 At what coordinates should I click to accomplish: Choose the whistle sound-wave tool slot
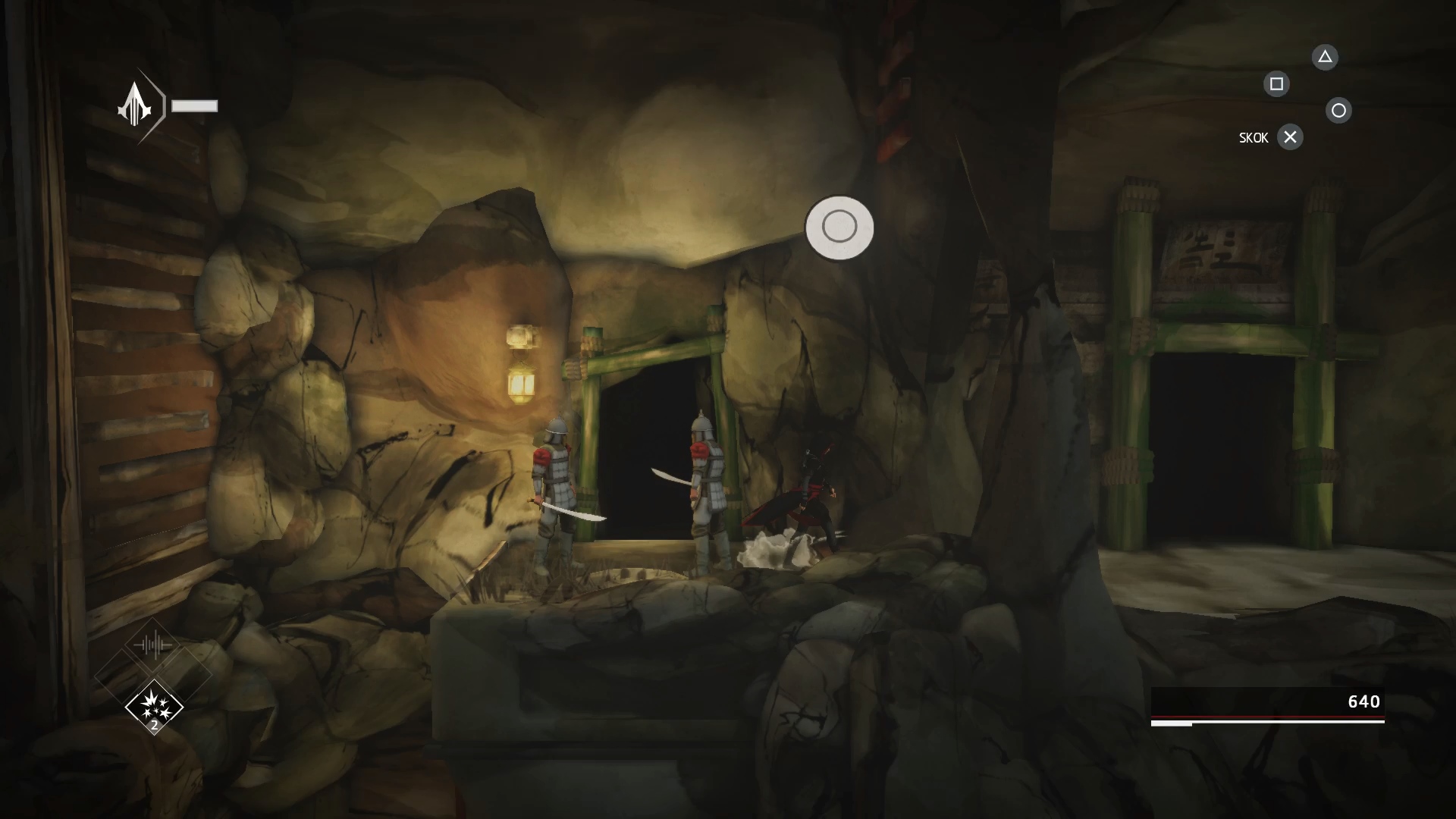point(154,646)
